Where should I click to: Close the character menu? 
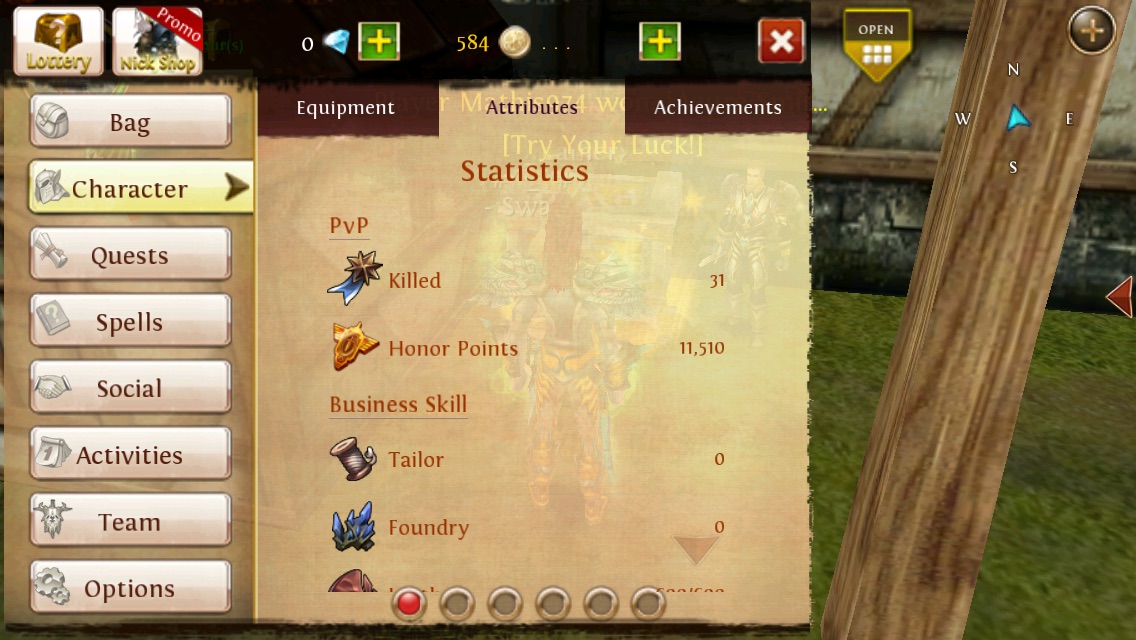pyautogui.click(x=781, y=42)
